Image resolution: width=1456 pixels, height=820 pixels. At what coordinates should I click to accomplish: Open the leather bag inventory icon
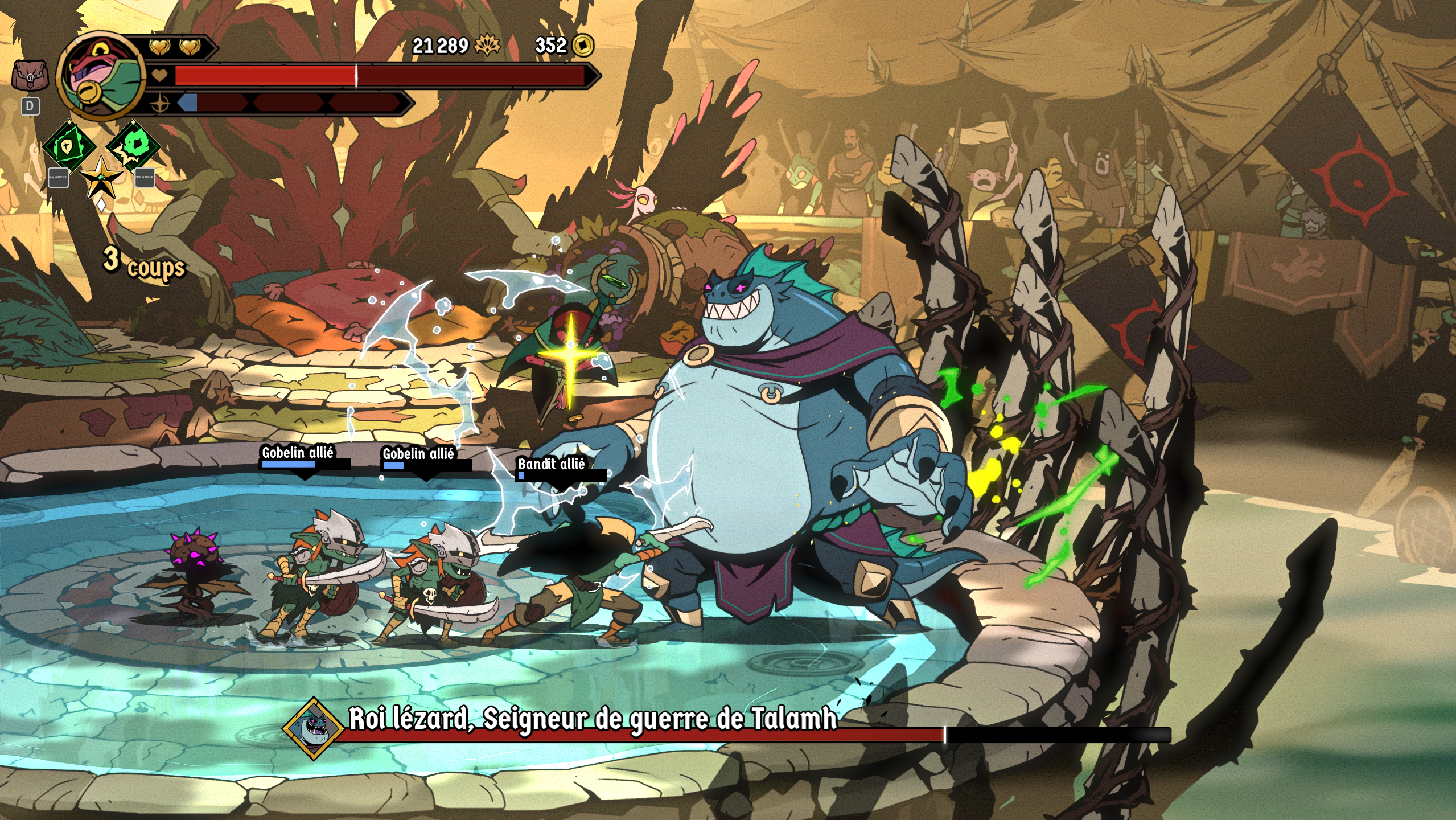point(30,75)
